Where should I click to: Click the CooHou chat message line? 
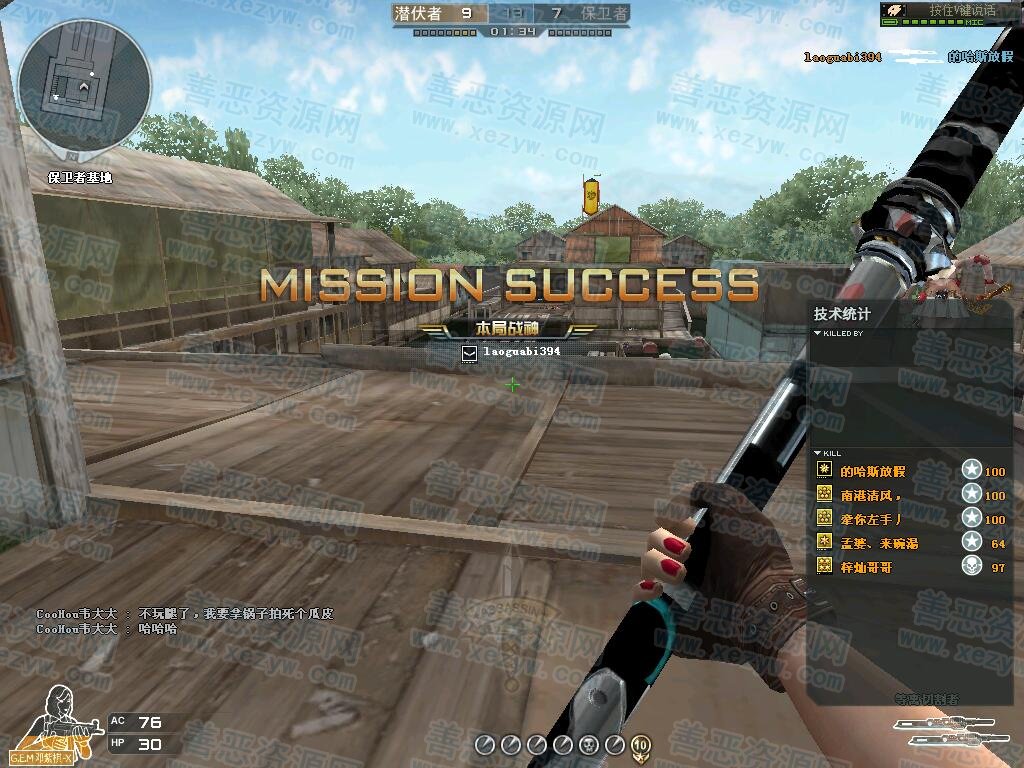pyautogui.click(x=185, y=613)
